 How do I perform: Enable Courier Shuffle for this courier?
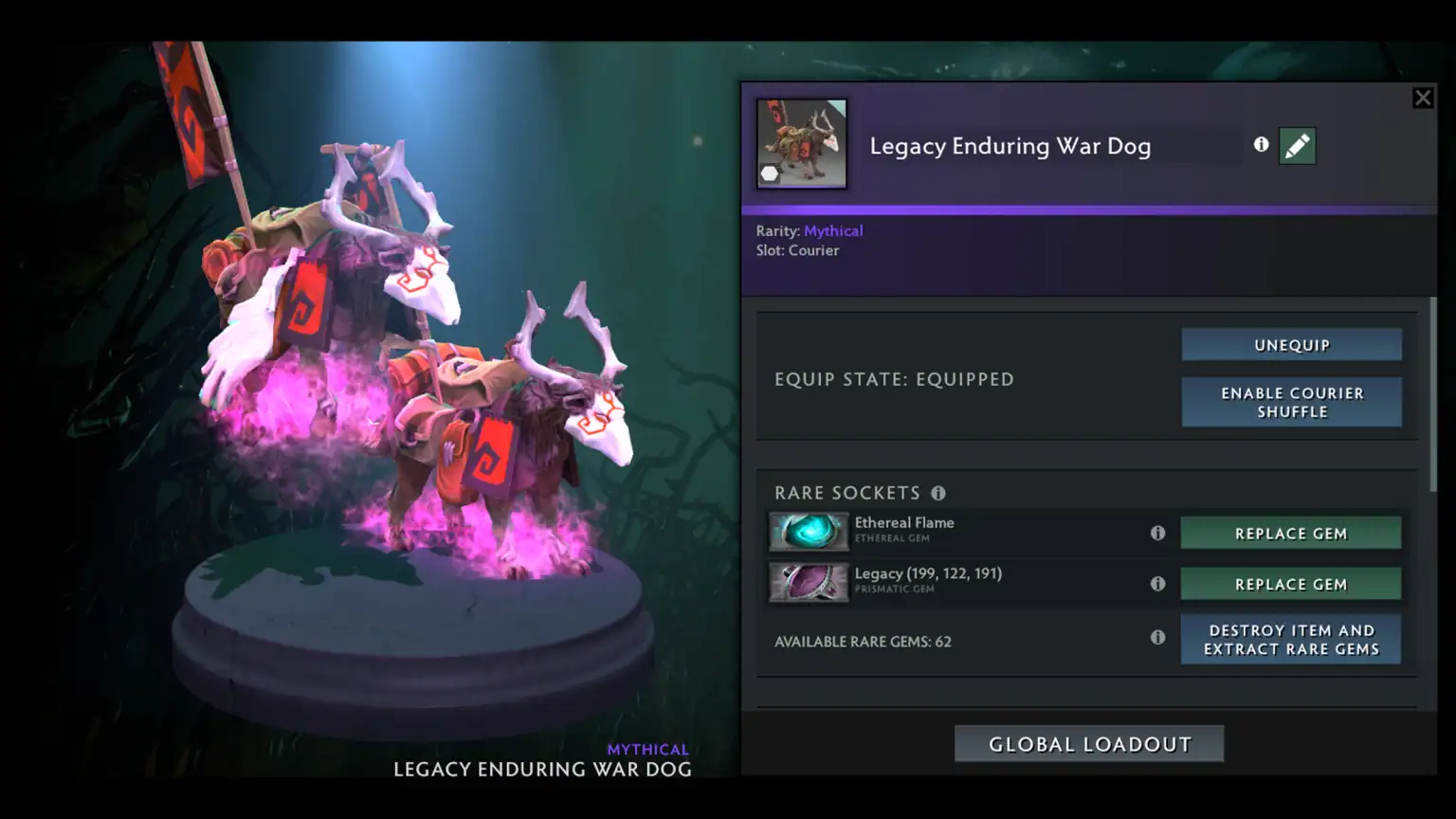(1291, 402)
